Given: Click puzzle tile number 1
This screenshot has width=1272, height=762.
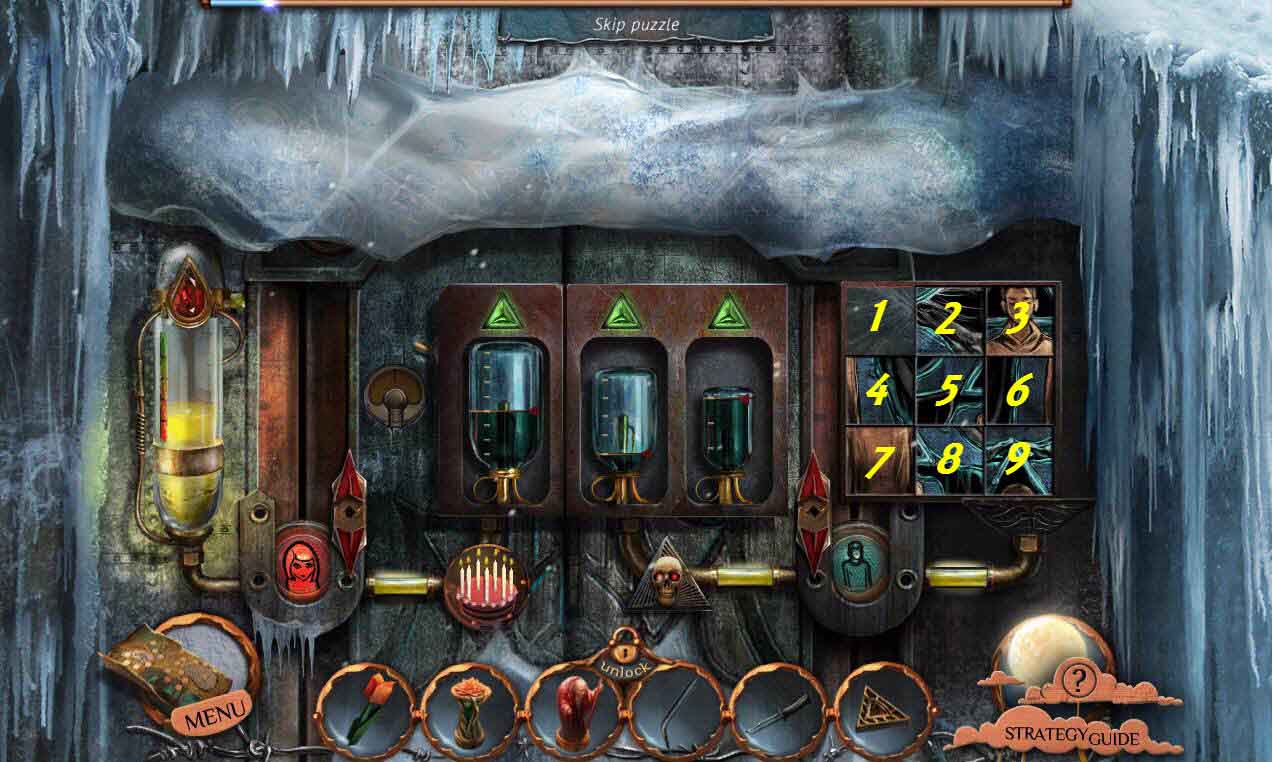Looking at the screenshot, I should pos(877,319).
